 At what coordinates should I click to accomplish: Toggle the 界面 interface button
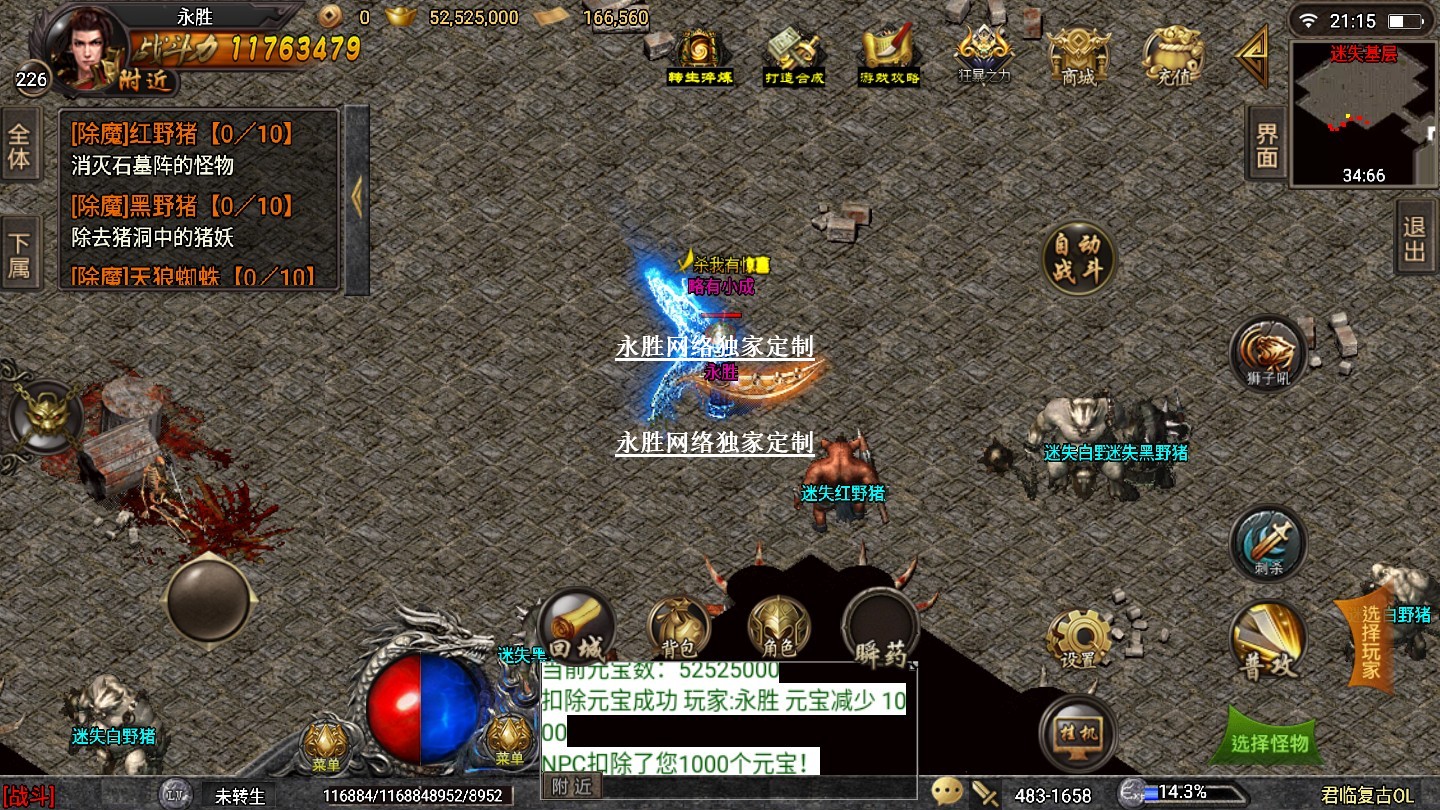point(1267,144)
